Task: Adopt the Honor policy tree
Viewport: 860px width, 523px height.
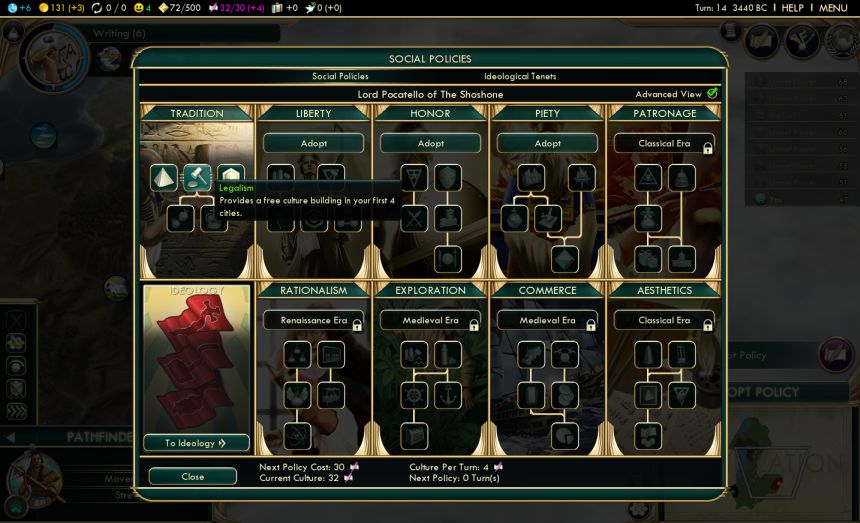Action: pyautogui.click(x=431, y=144)
